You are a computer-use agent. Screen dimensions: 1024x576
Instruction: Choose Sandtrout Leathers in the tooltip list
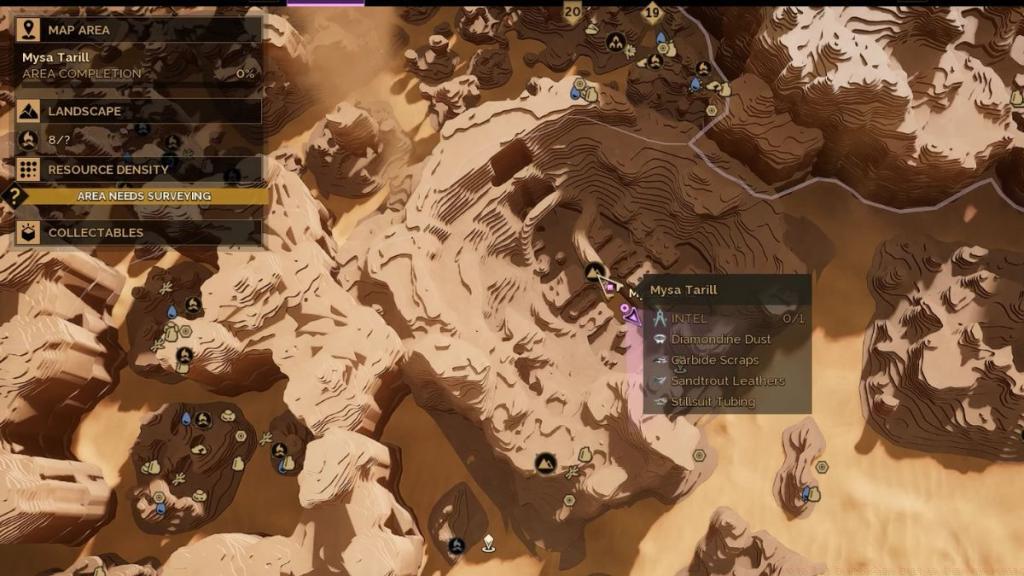coord(727,381)
